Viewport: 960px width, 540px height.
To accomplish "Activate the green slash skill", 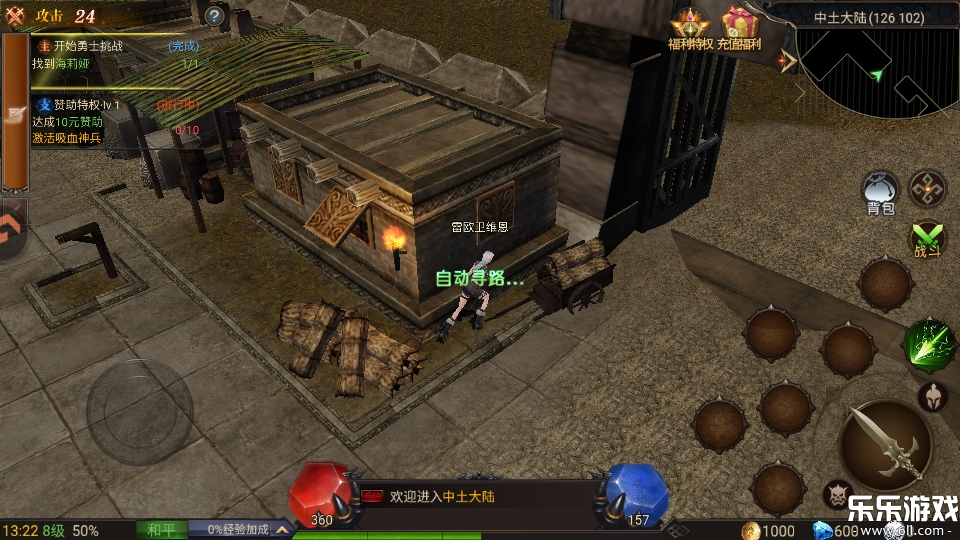I will coord(928,345).
